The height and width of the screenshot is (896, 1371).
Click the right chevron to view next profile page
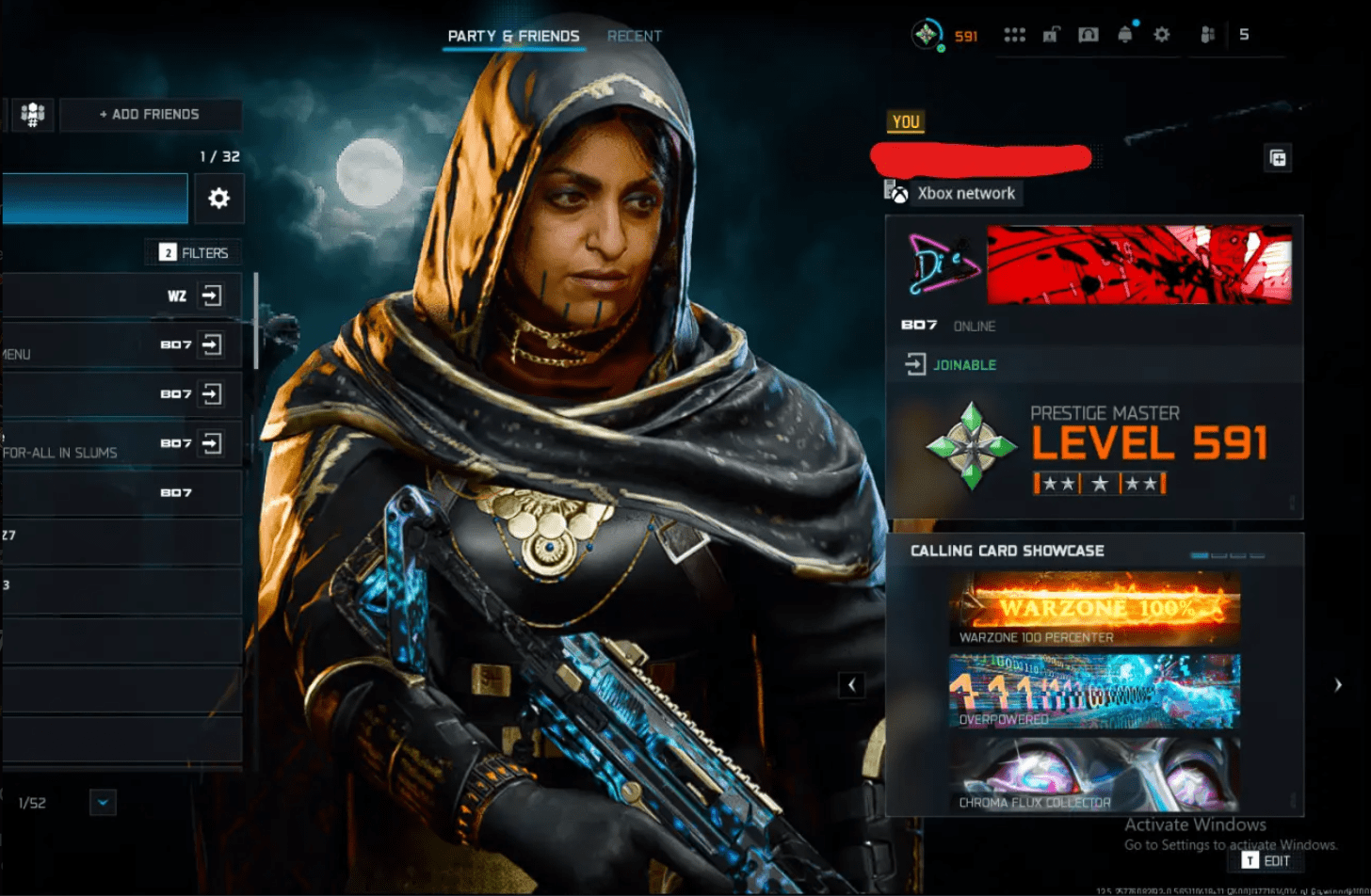[1337, 685]
